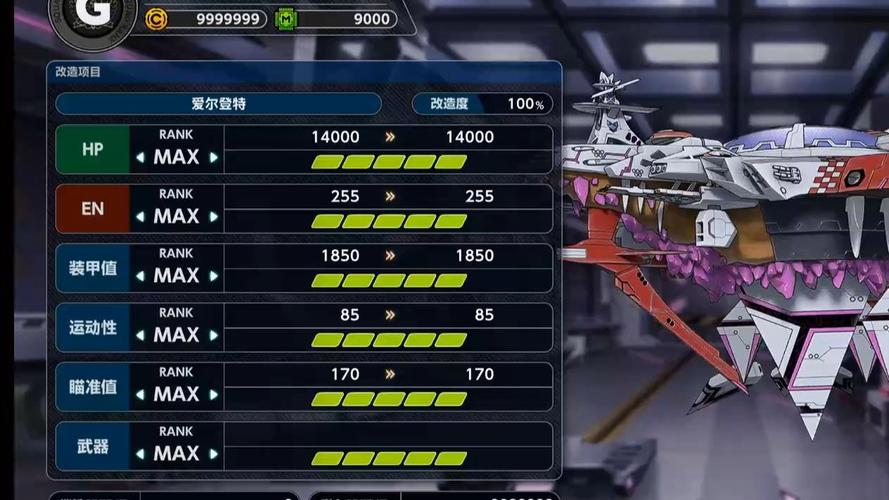Raise 武器 rank with right arrow
Screen dimensions: 889x500
pyautogui.click(x=213, y=454)
